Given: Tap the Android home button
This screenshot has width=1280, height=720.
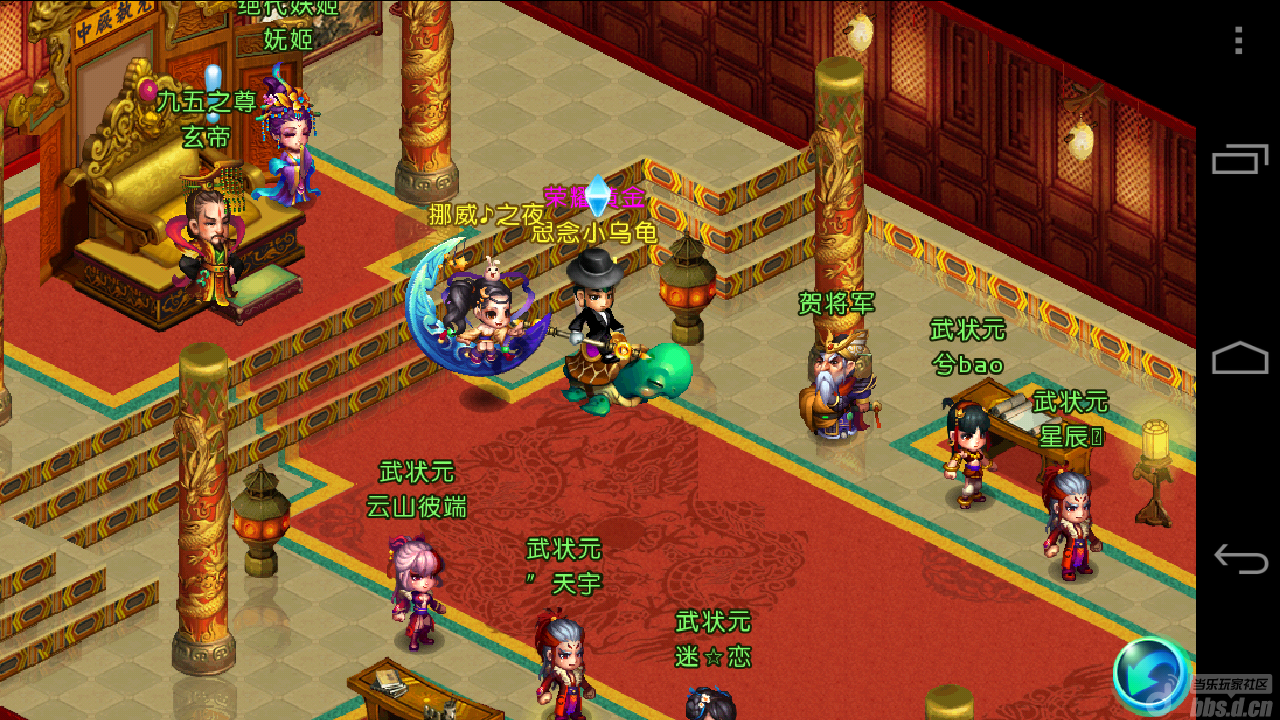Looking at the screenshot, I should coord(1240,358).
